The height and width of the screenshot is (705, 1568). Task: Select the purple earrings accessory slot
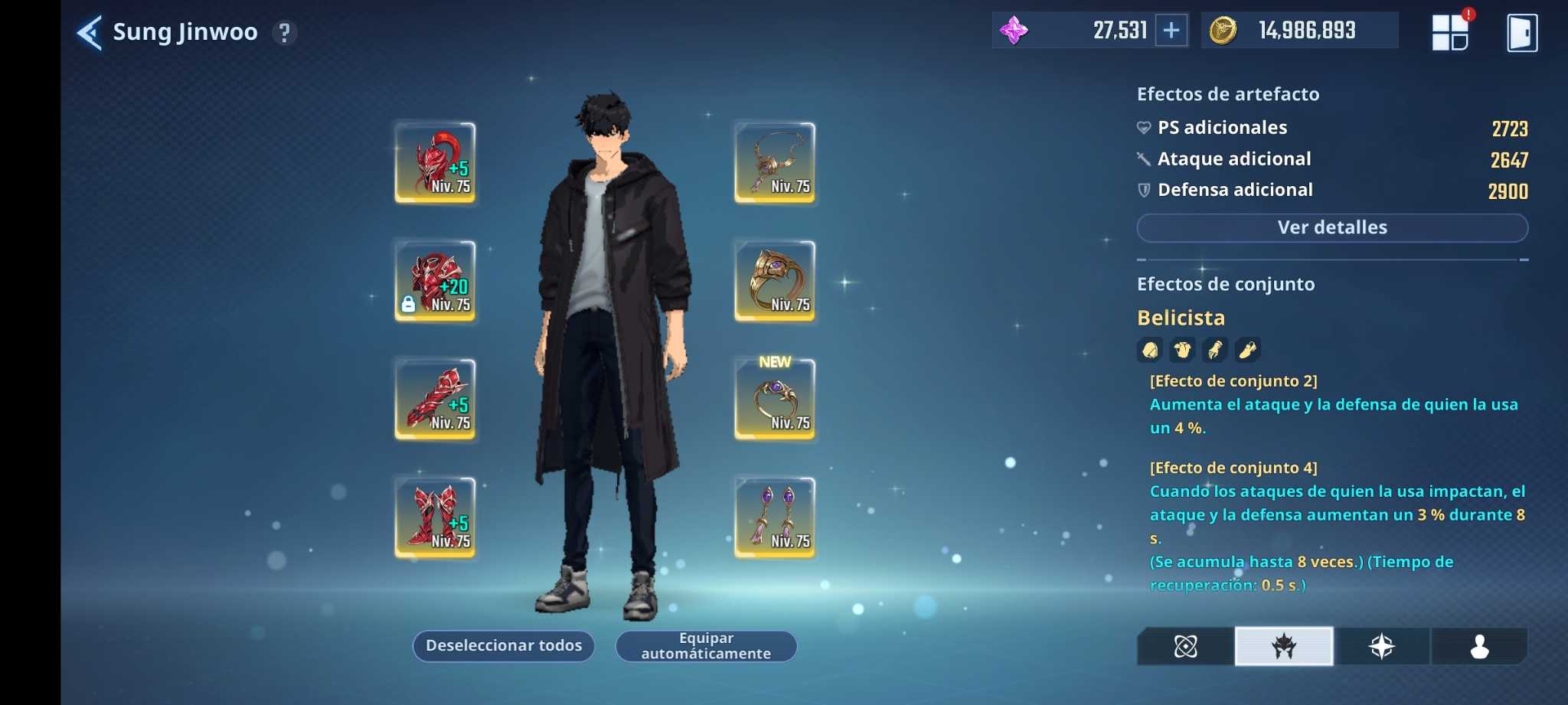point(774,517)
